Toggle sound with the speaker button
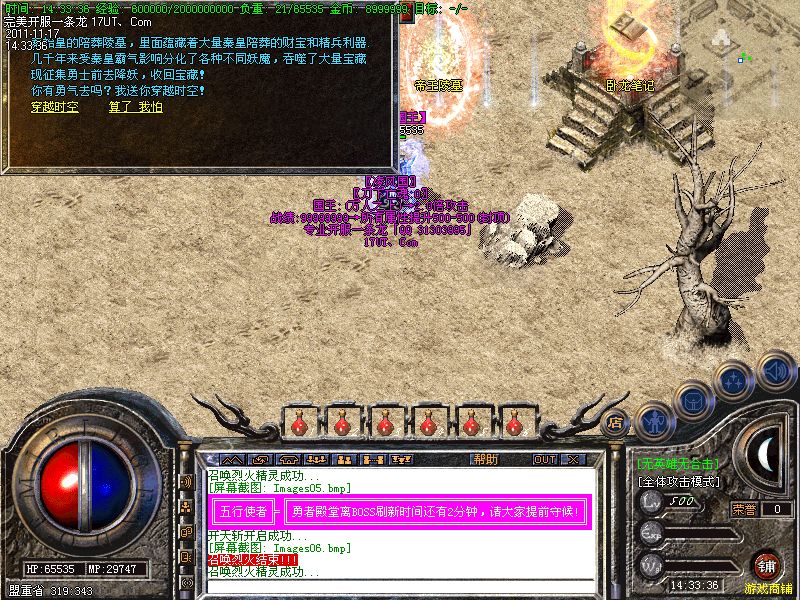 click(775, 370)
